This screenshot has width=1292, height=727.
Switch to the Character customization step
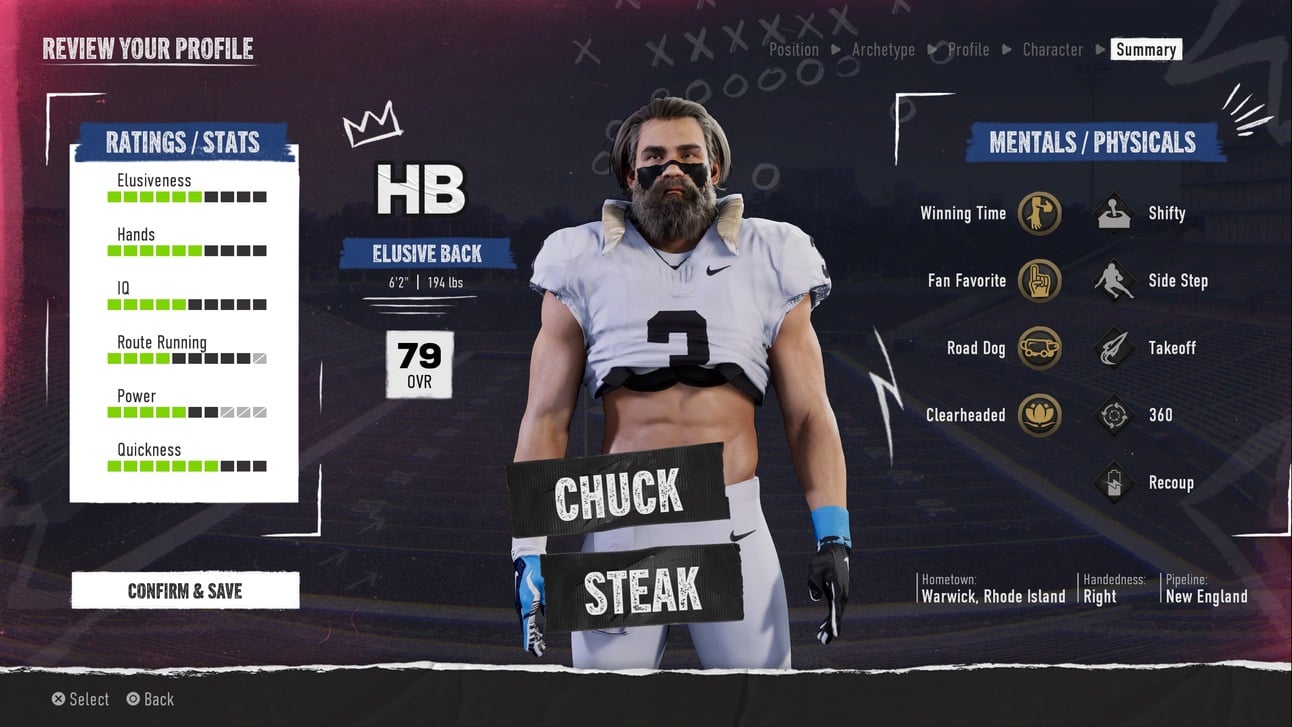tap(1052, 49)
